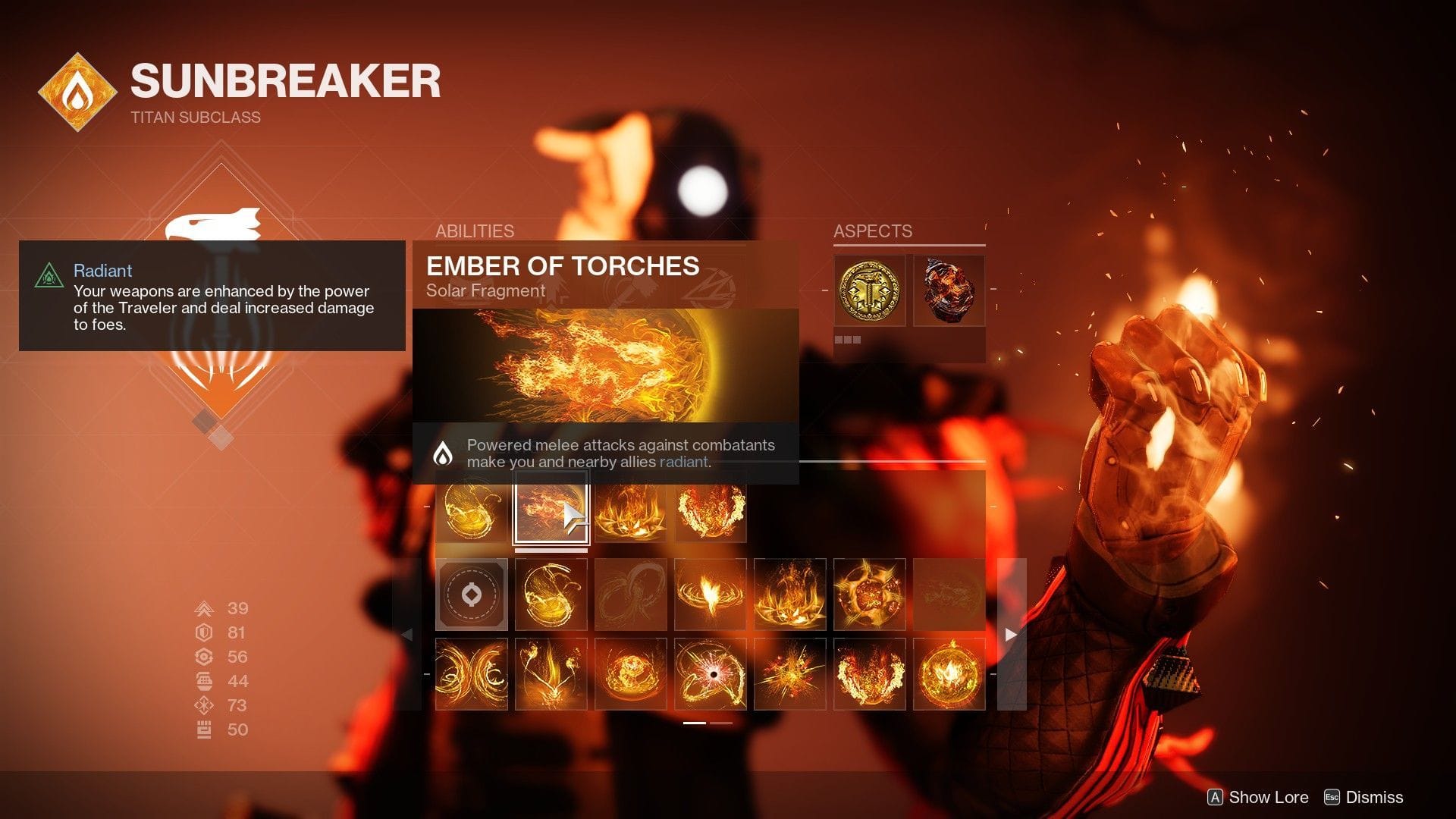This screenshot has height=819, width=1456.
Task: Toggle the fourth equipped fragment slot
Action: tap(710, 510)
